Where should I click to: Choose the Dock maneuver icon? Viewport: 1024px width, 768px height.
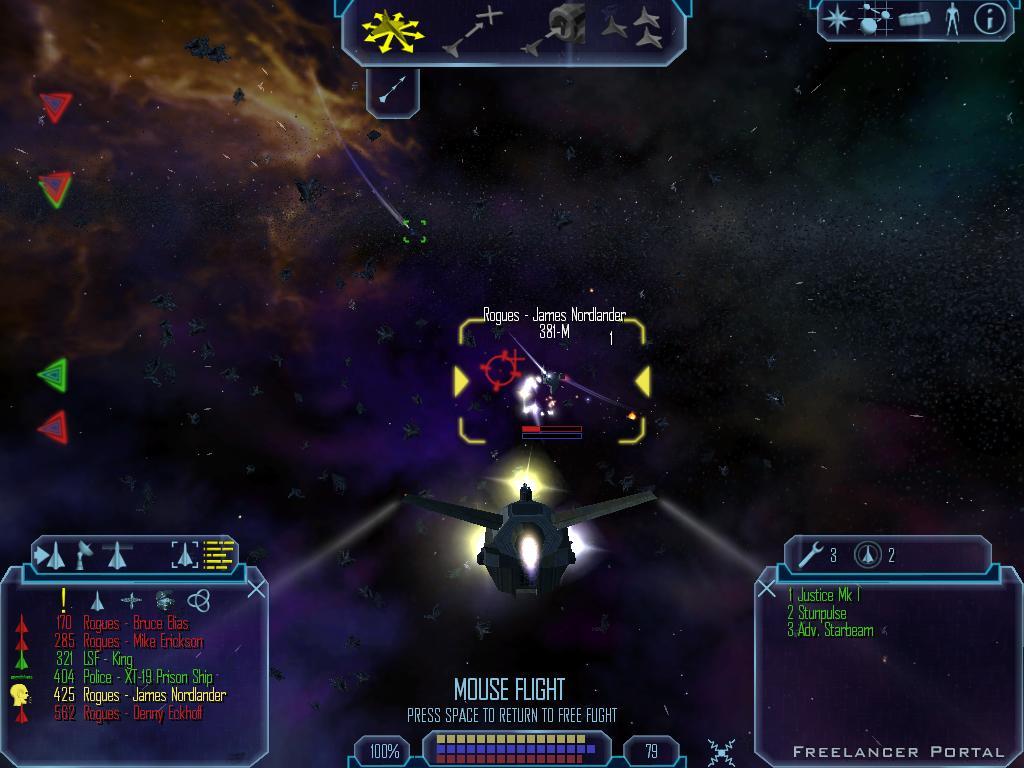point(553,30)
